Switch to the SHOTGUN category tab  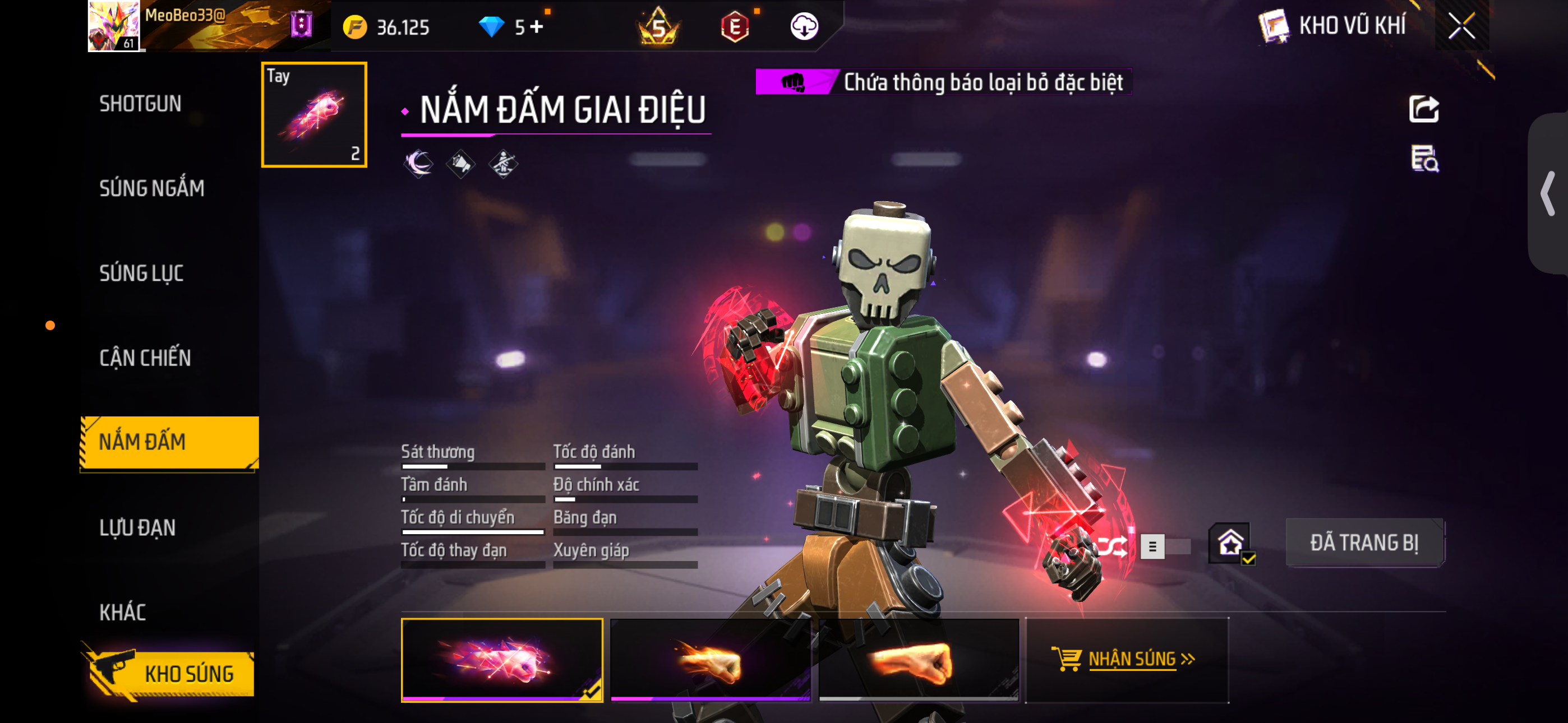[x=141, y=104]
